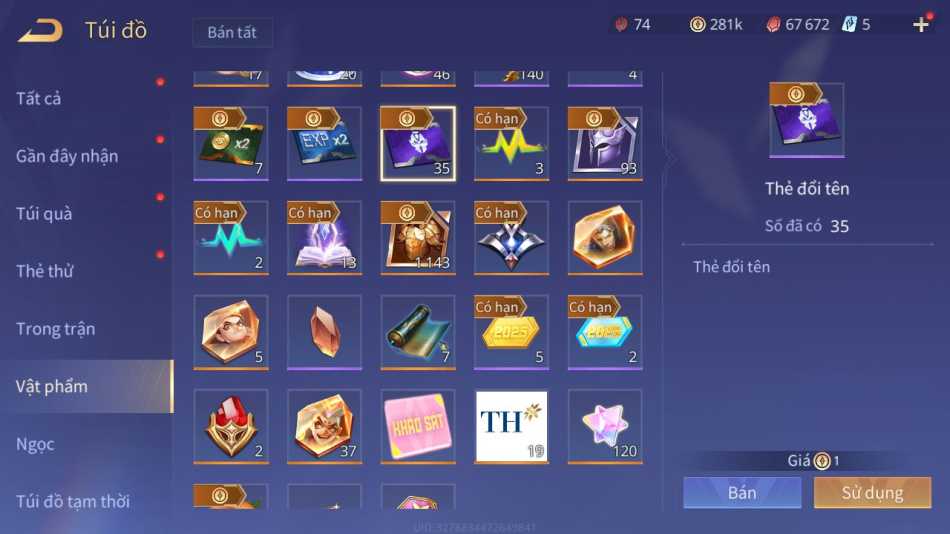Go back using the arrow button
This screenshot has width=950, height=534.
coord(40,31)
